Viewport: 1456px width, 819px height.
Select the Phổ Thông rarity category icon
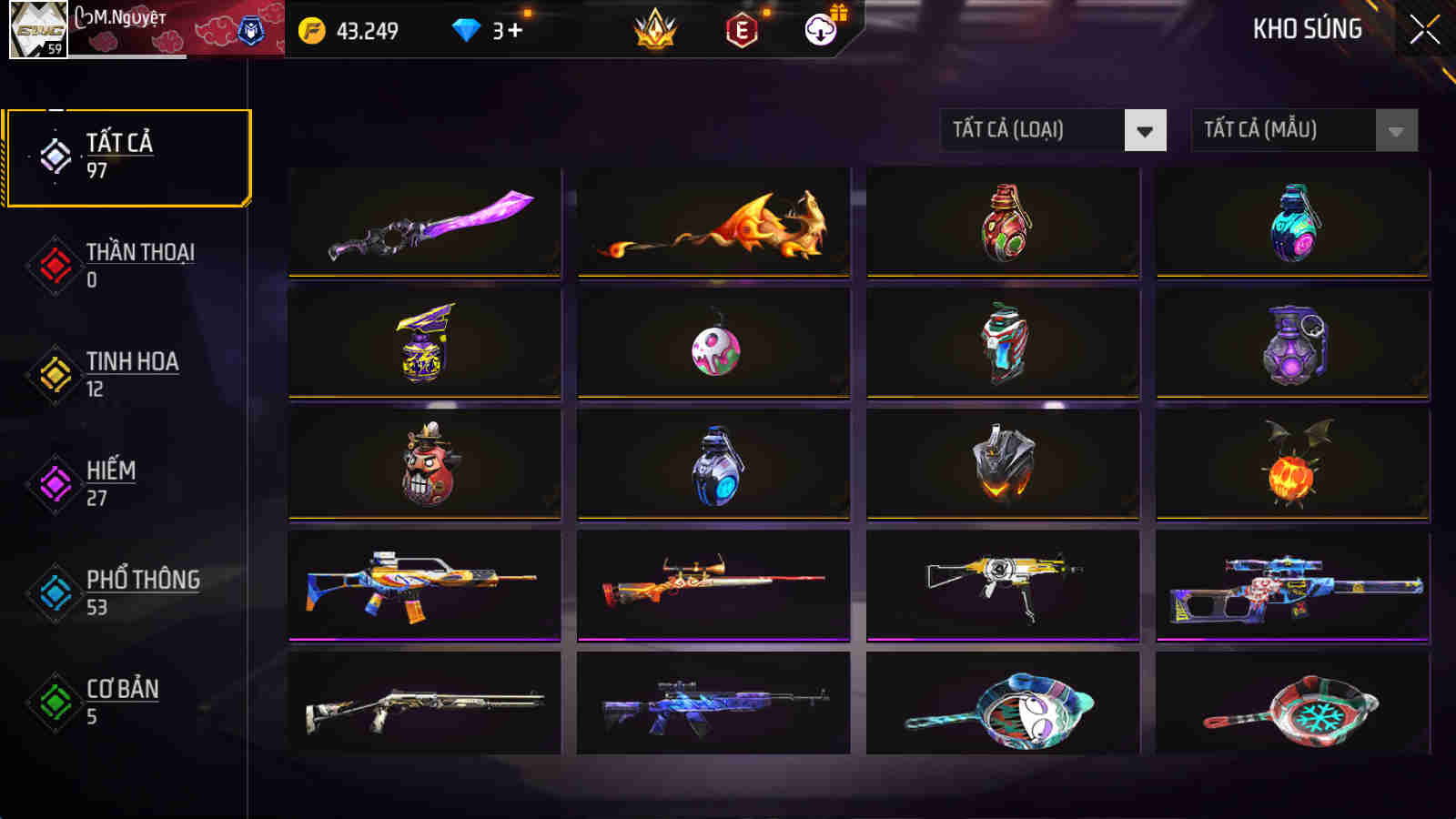pos(55,591)
